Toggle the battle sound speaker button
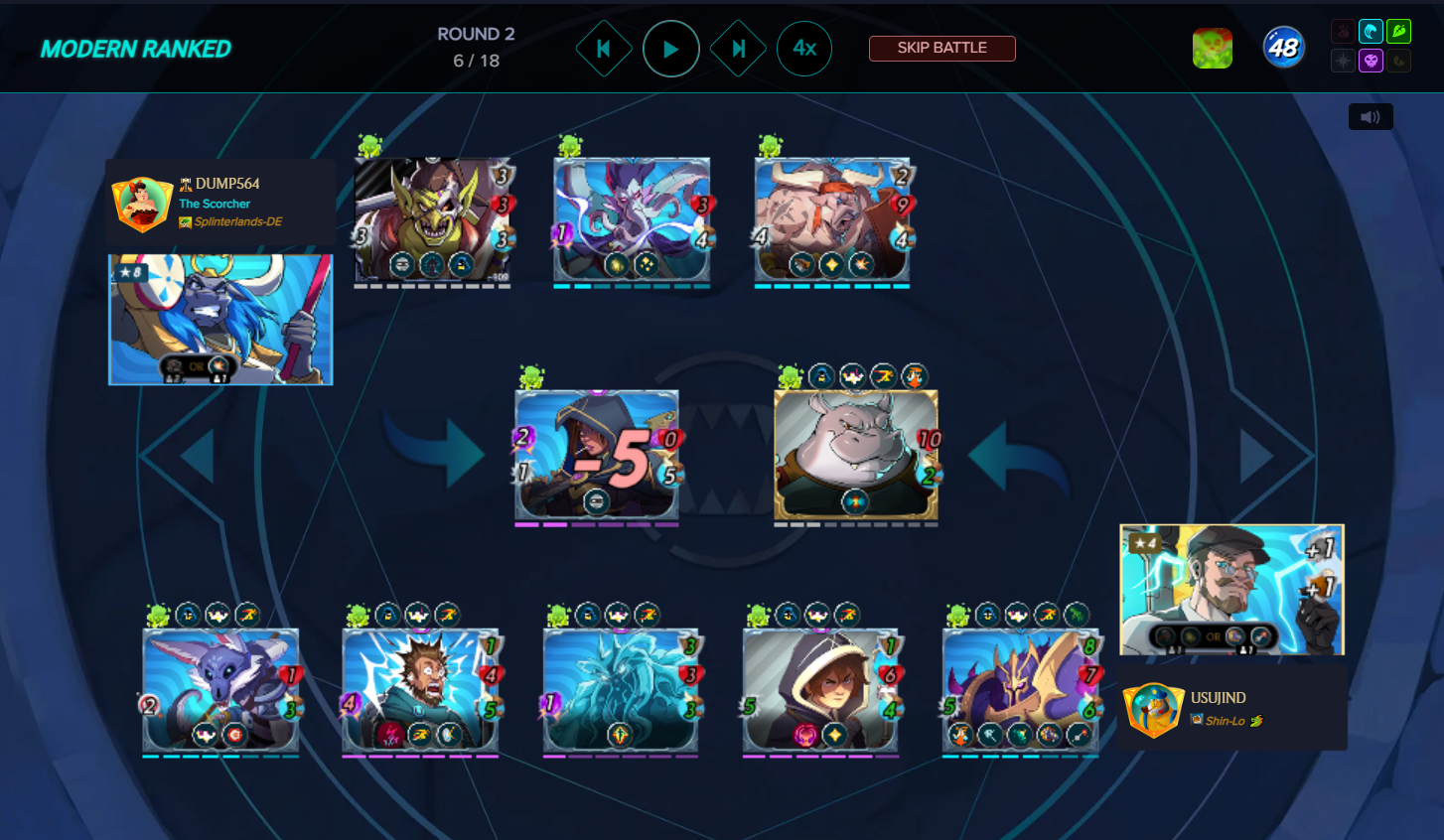1444x840 pixels. 1371,117
